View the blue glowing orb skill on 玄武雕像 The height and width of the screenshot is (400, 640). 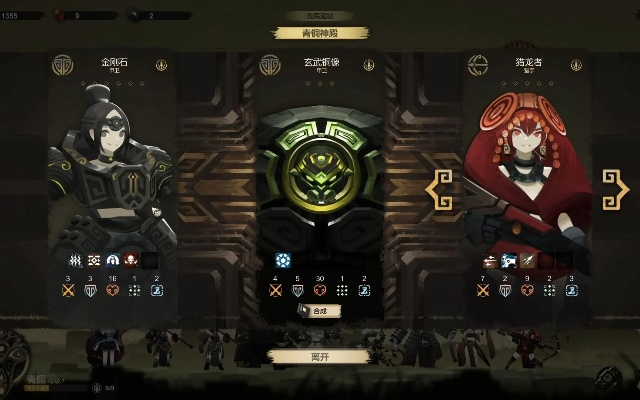(282, 259)
